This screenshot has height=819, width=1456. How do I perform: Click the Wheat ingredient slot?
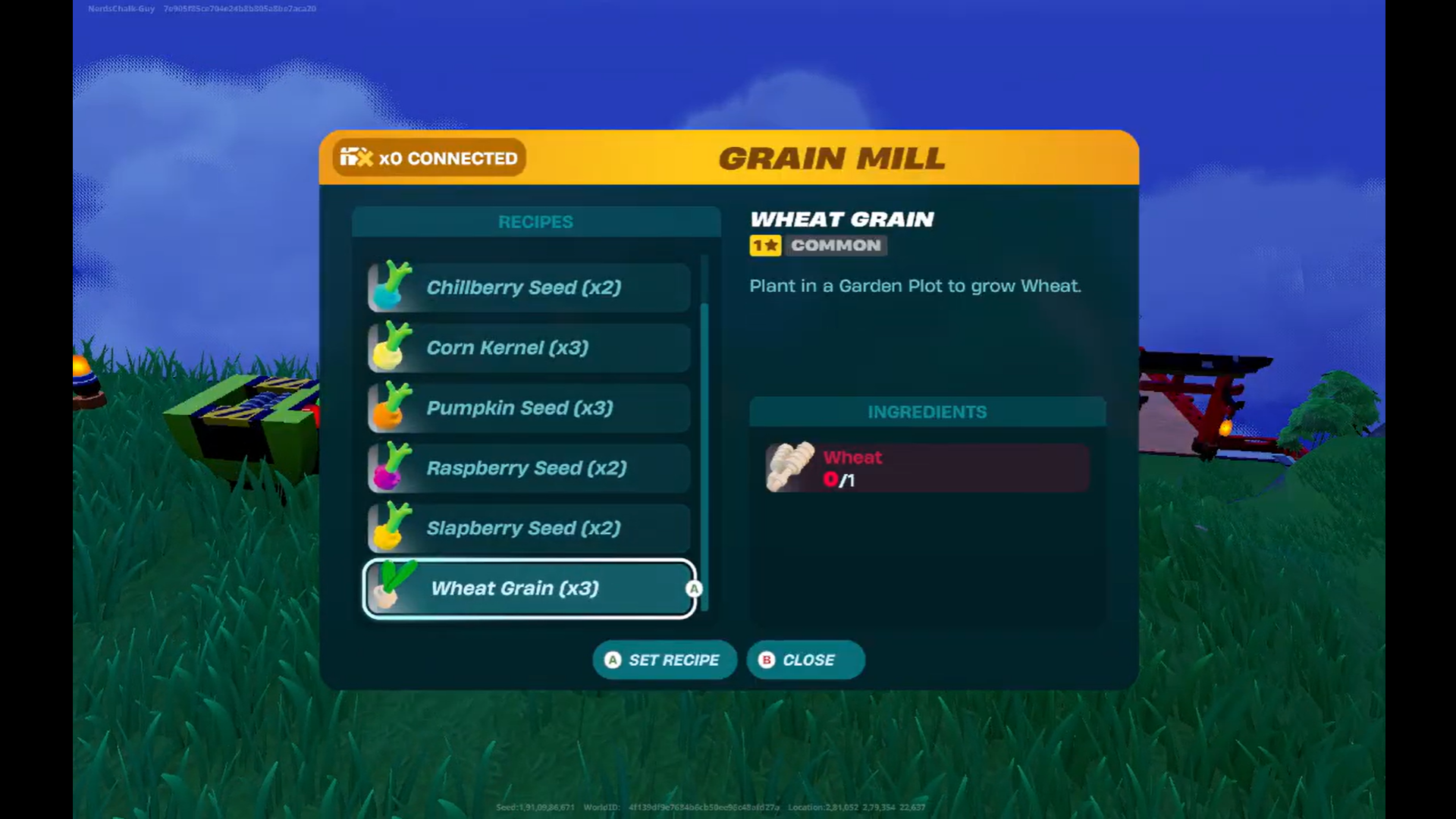927,468
